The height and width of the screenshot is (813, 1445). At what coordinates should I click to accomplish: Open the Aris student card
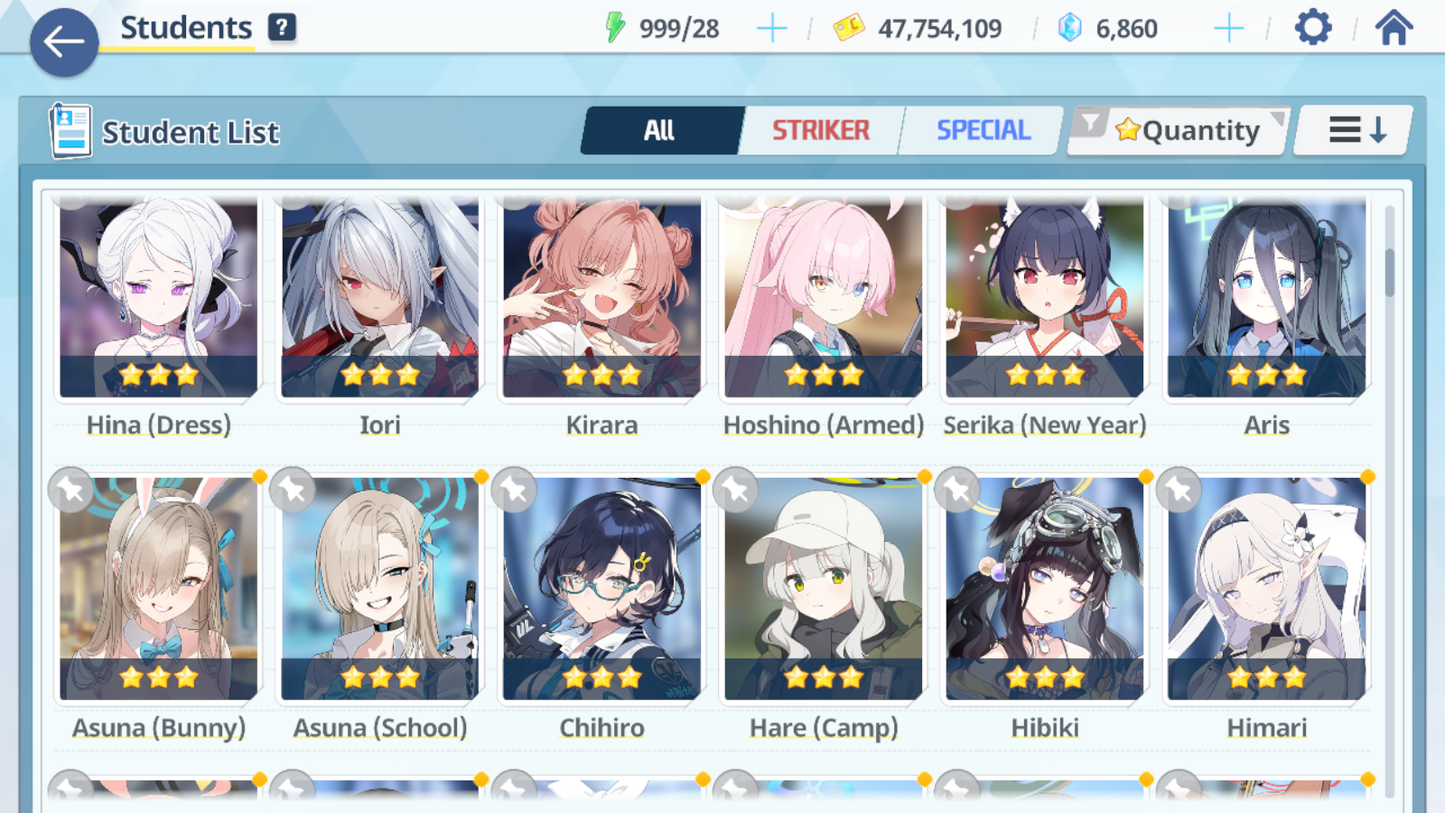[x=1266, y=300]
